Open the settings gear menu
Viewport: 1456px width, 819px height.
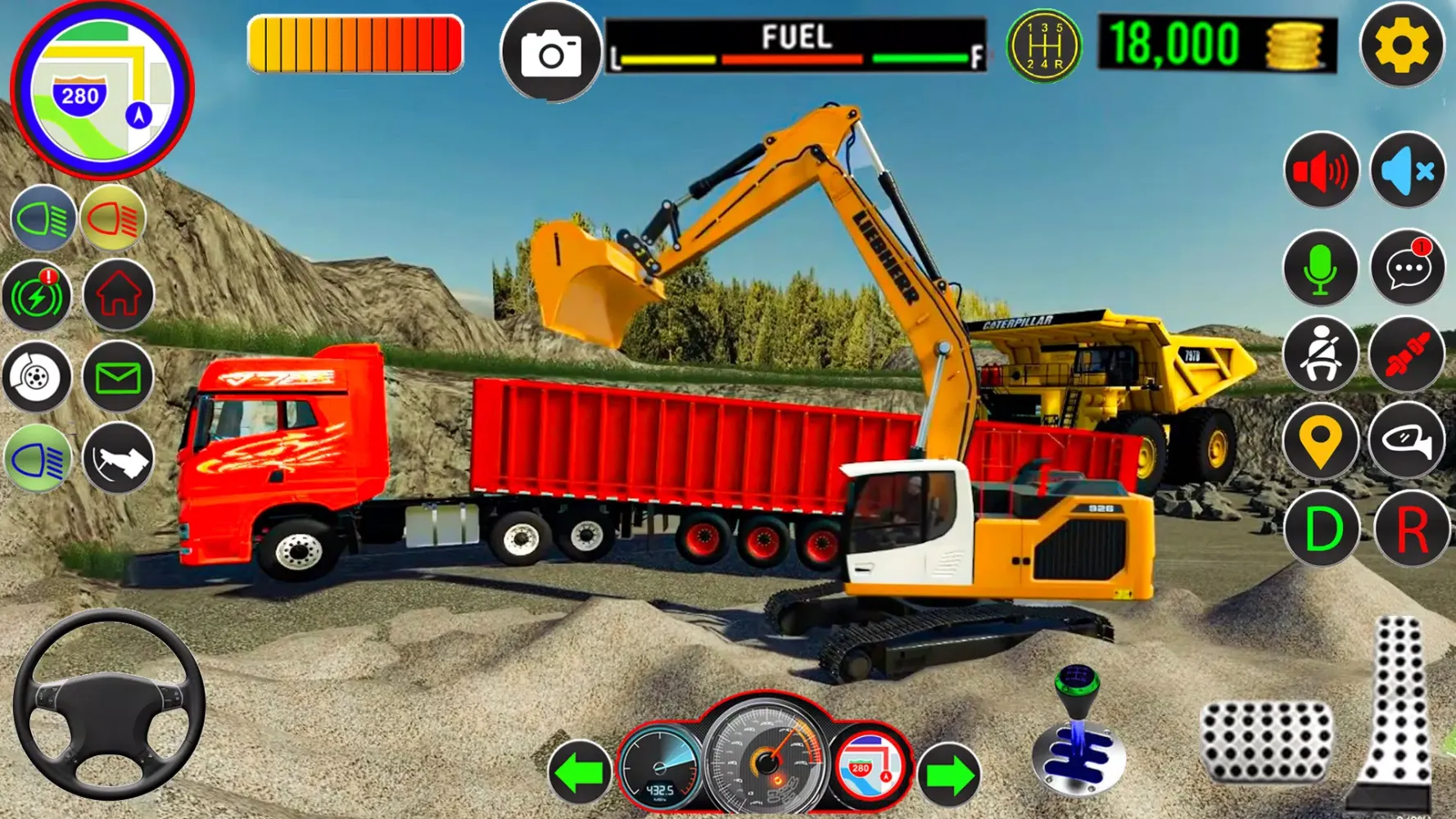click(x=1401, y=46)
